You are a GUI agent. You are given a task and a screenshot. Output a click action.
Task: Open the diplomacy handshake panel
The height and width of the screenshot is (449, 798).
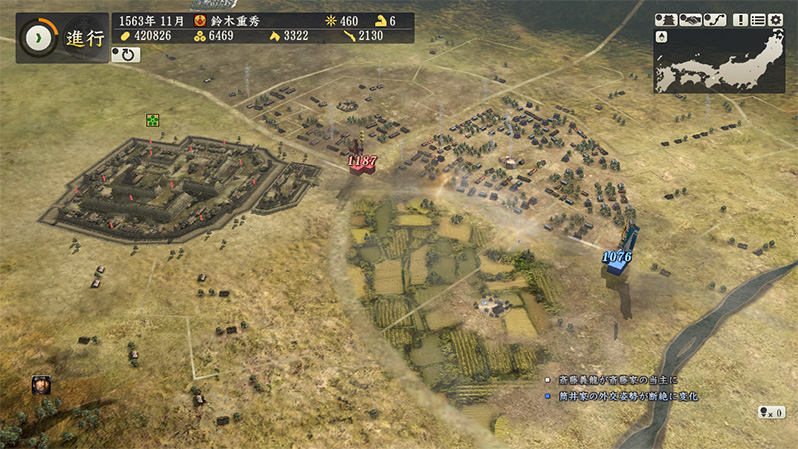(690, 19)
